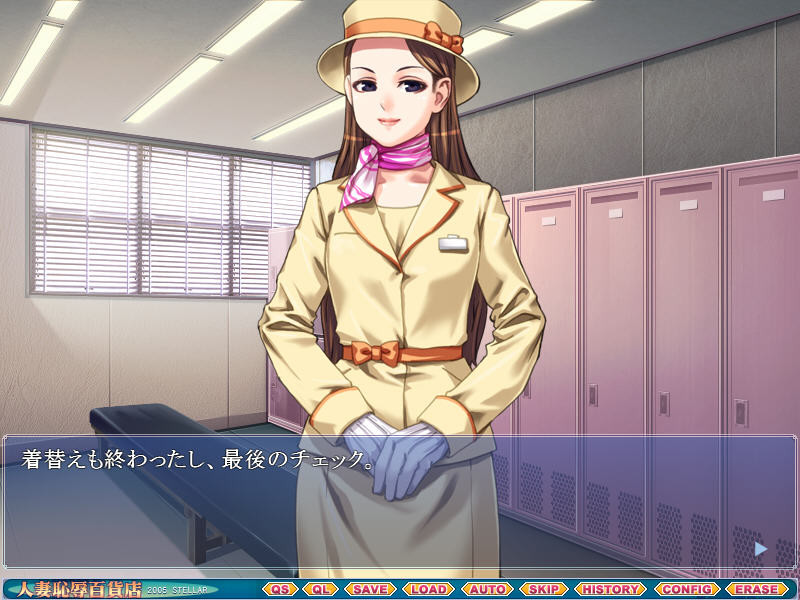This screenshot has height=600, width=800.
Task: Toggle AUTO text advance mode
Action: [x=487, y=589]
